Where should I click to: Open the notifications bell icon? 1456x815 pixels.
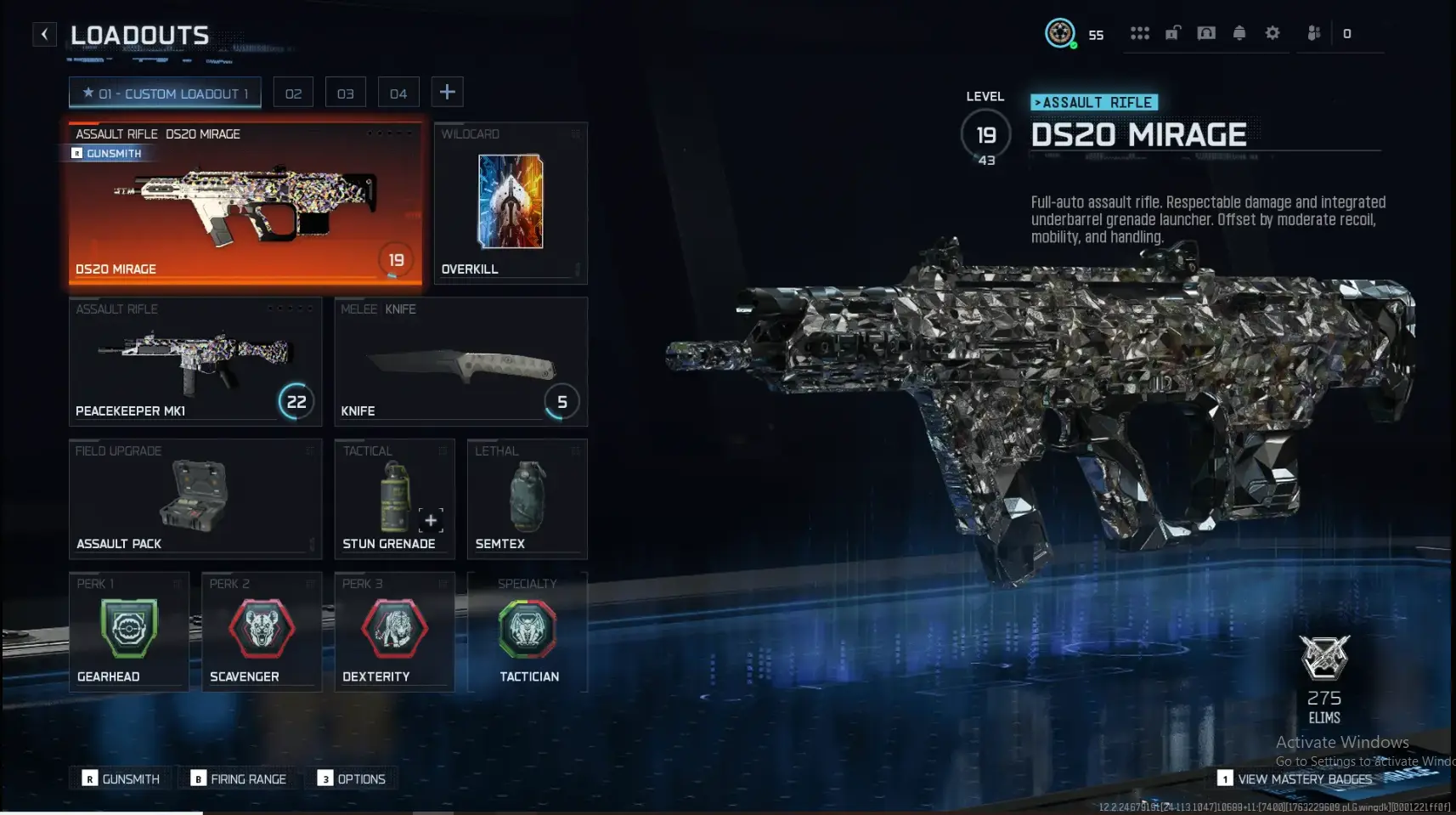[1240, 32]
